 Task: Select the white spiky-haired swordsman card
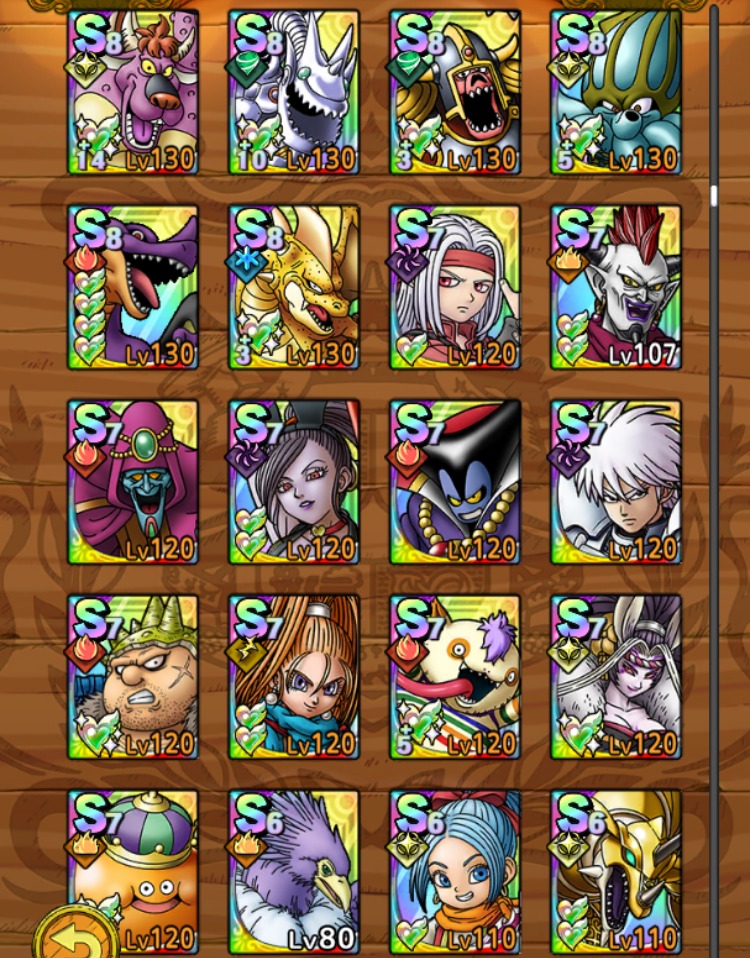(x=616, y=482)
